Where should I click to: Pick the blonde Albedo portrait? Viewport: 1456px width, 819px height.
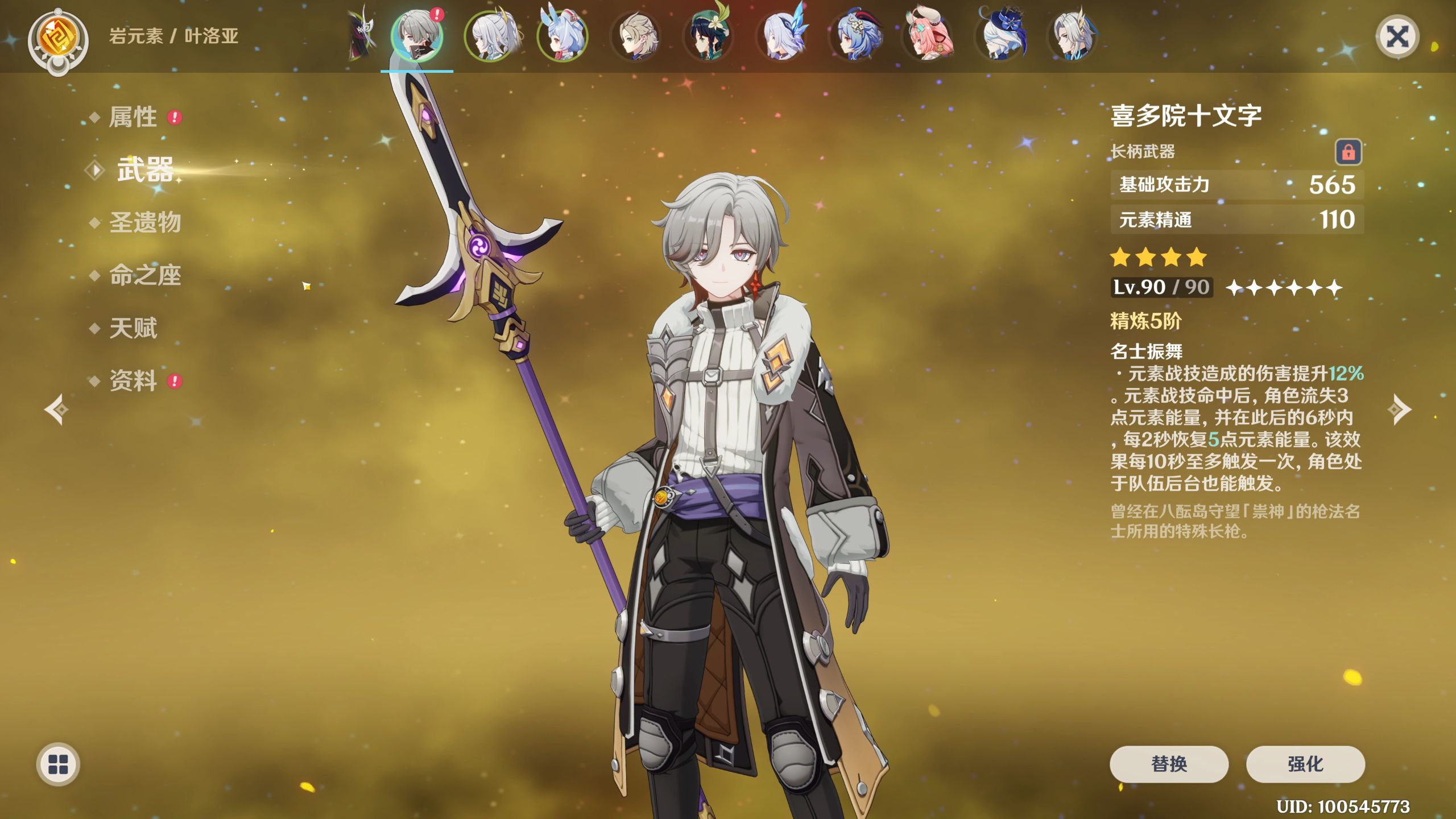point(636,36)
